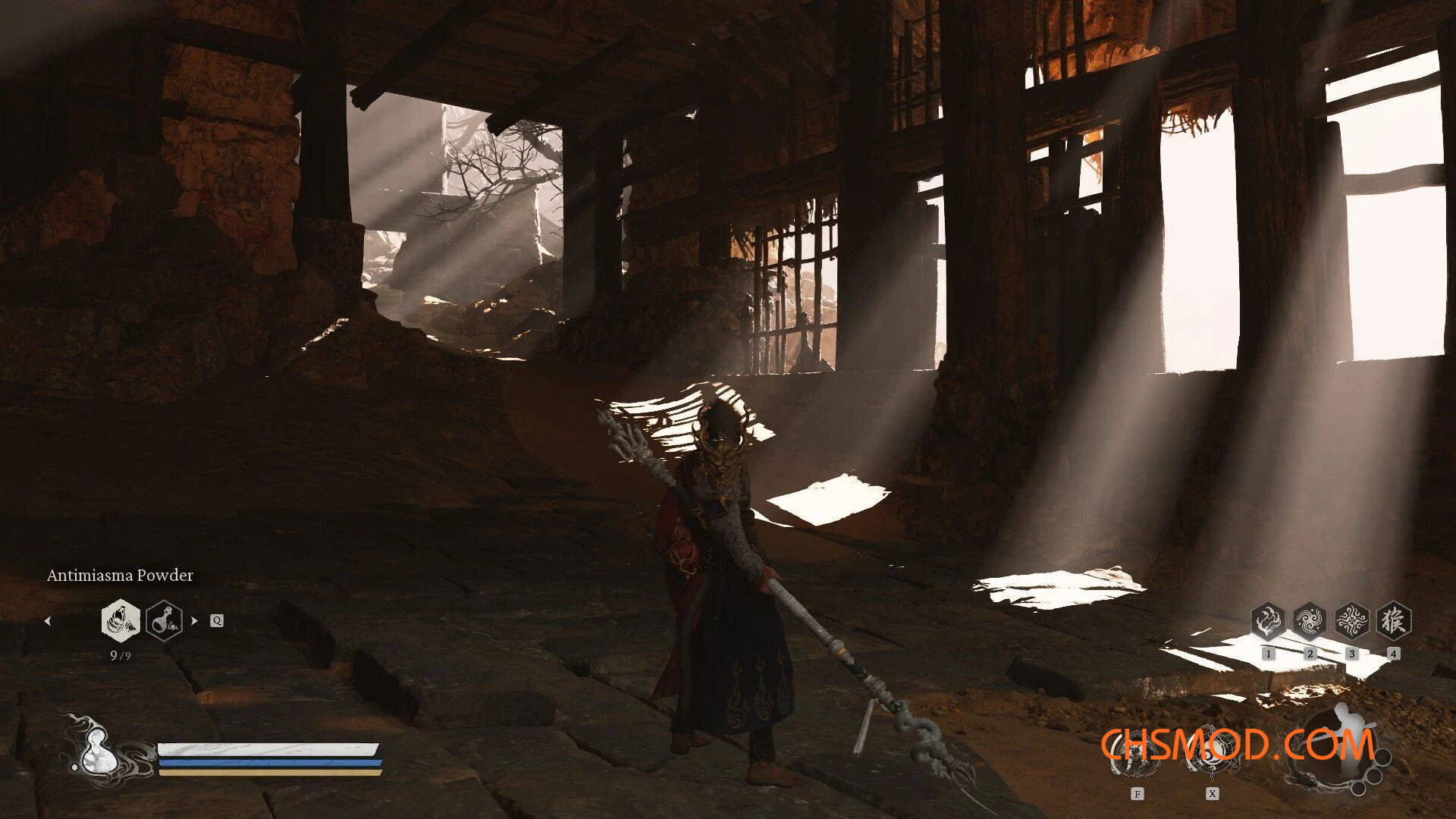Click the left arrow to cycle items backward

tap(48, 621)
